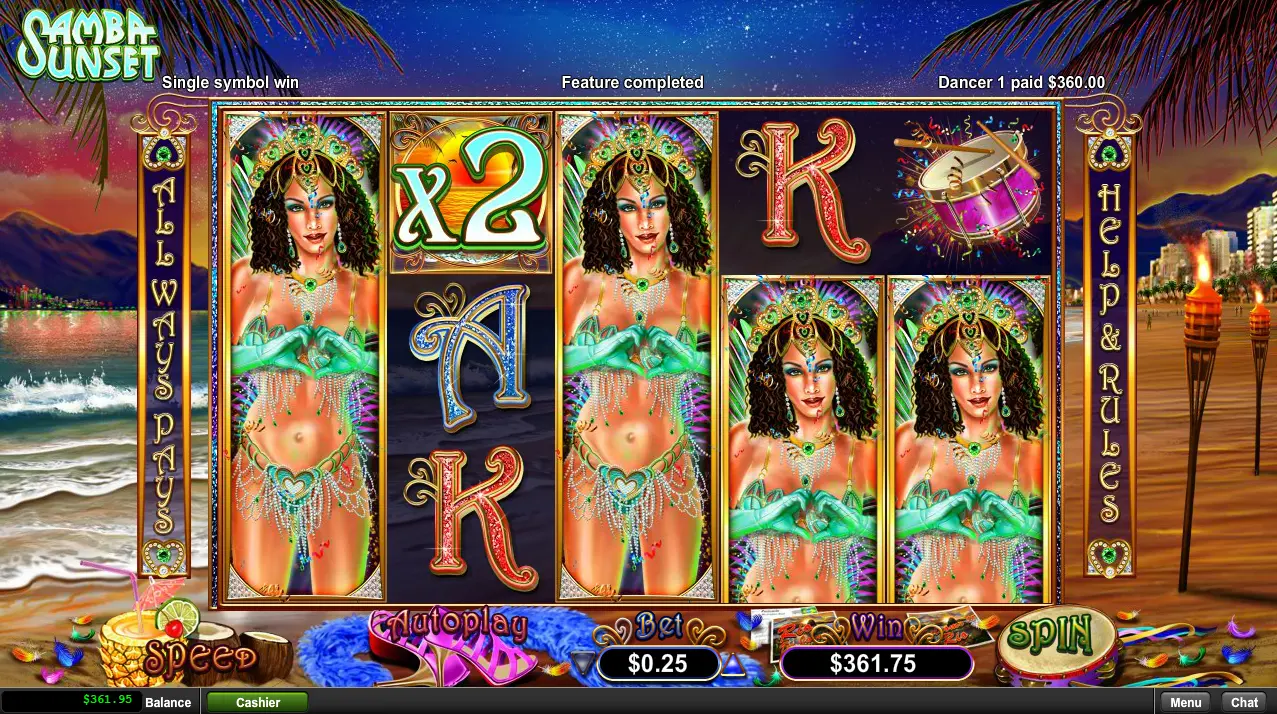Open the Chat window

[1244, 702]
